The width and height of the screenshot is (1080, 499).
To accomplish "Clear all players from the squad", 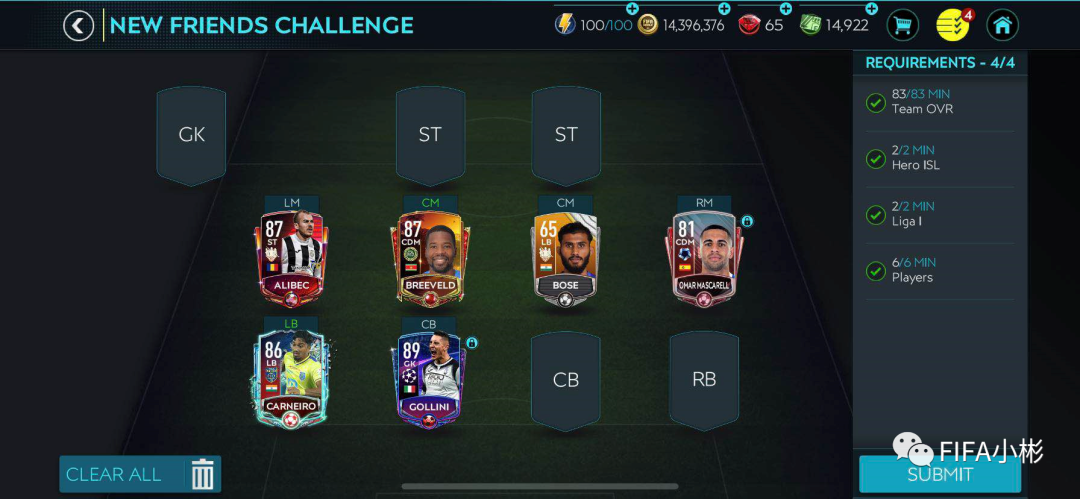I will coord(140,474).
